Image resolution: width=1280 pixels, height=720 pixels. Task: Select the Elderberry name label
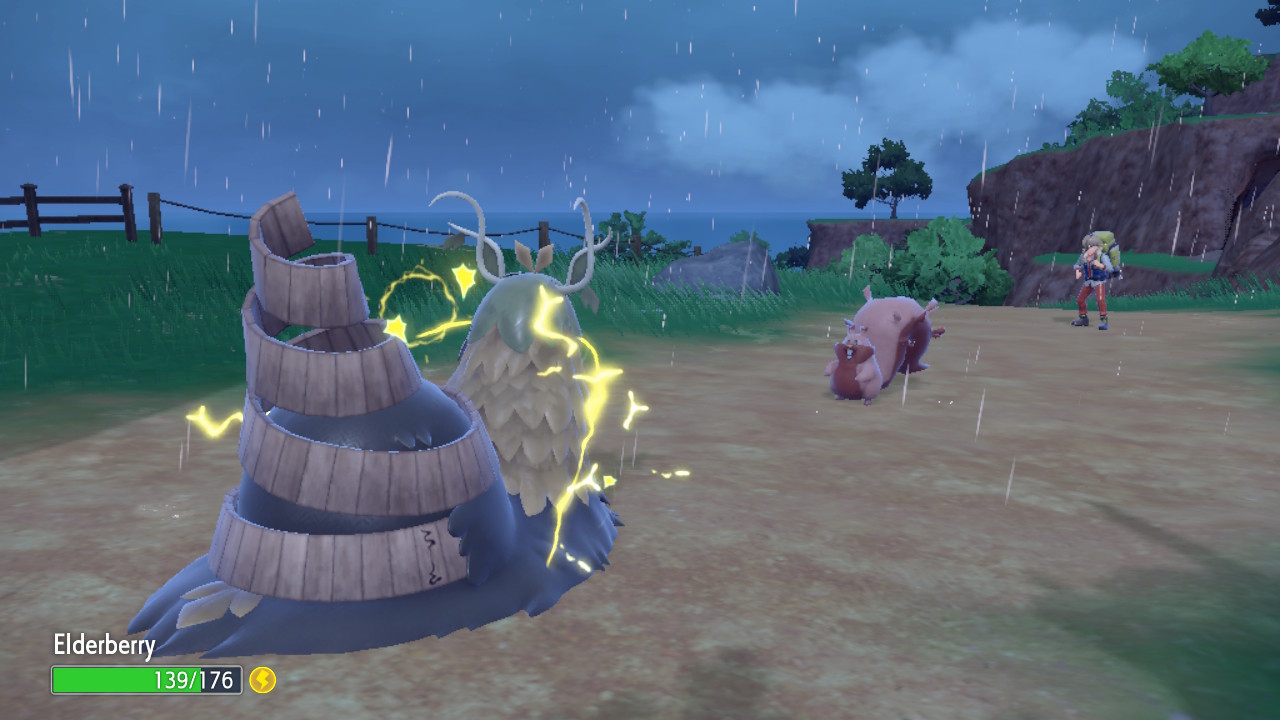pos(104,646)
